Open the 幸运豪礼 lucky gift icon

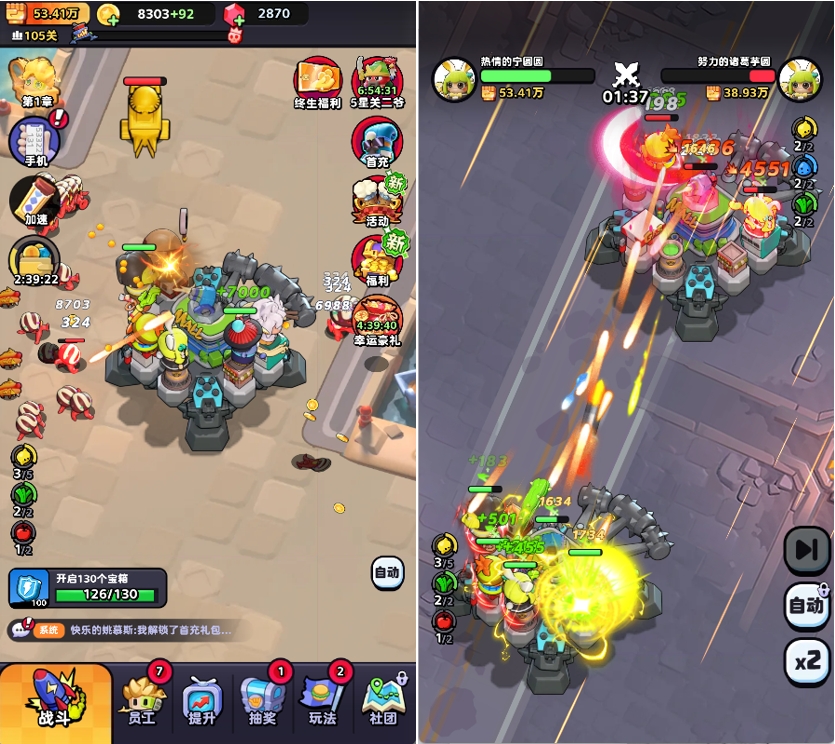(x=377, y=317)
